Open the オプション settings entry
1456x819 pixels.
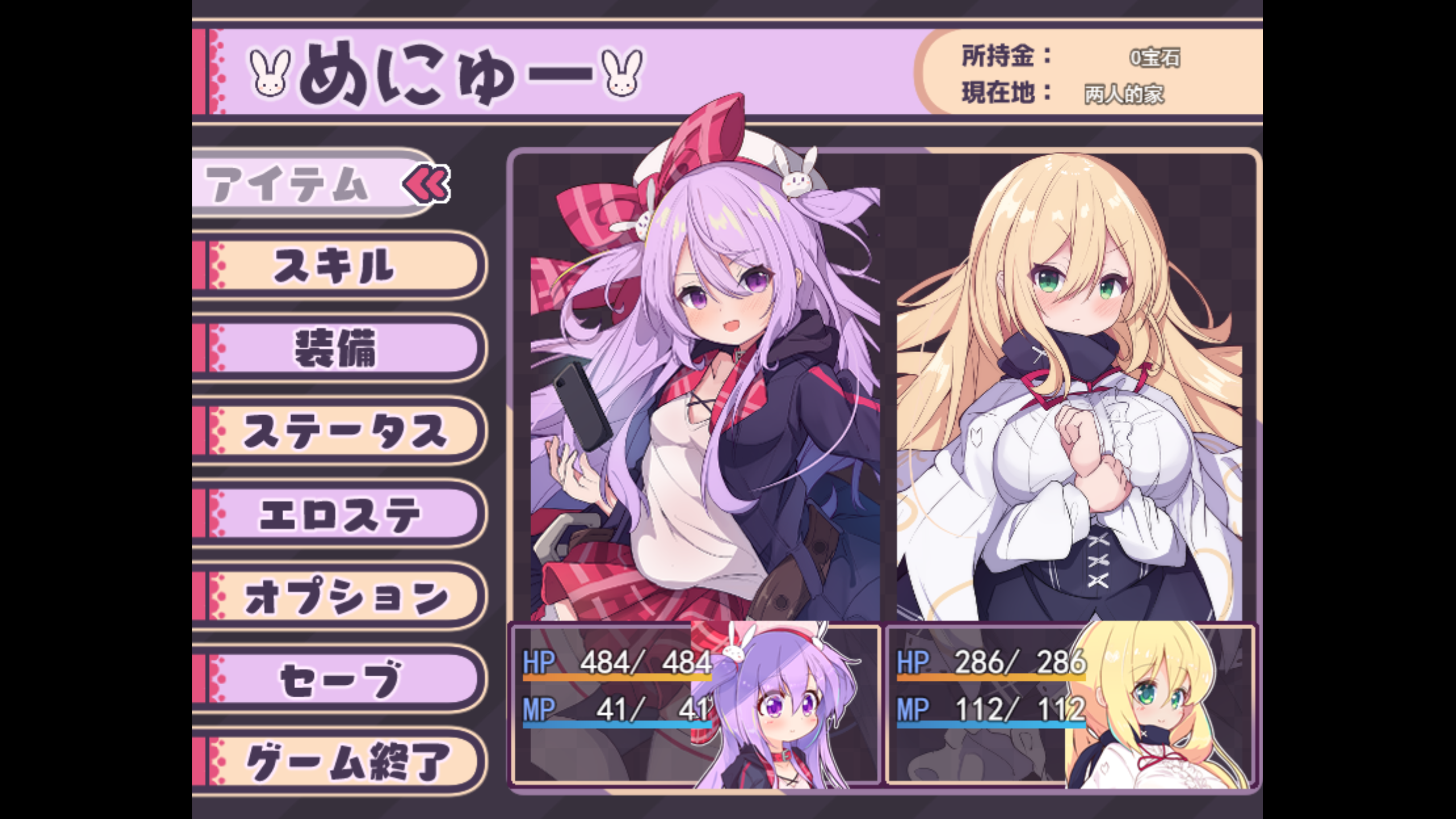pos(341,597)
